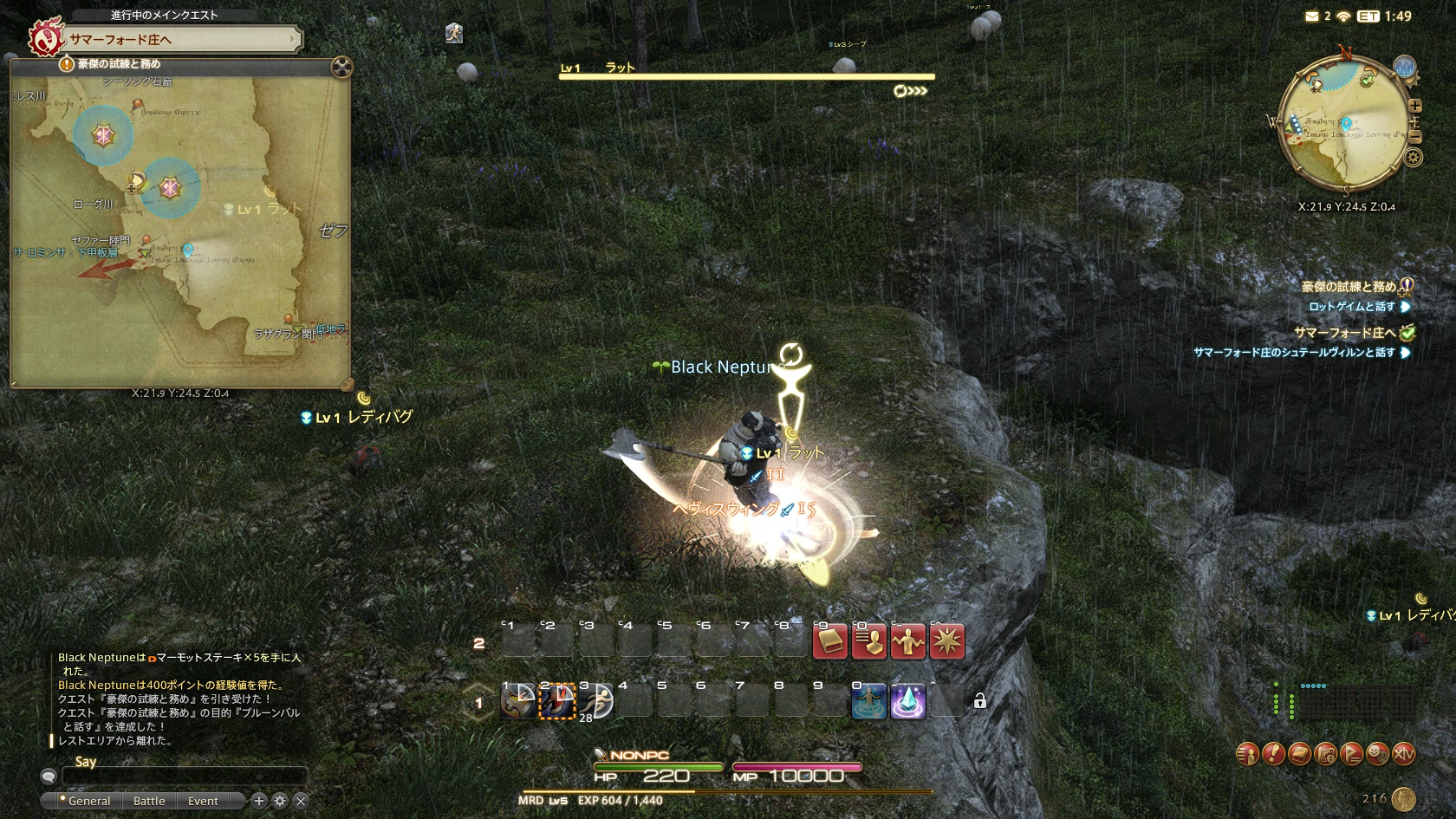Screen dimensions: 1456x819
Task: Select quest 豪傑の試練と務め in duty list
Action: [x=1349, y=287]
